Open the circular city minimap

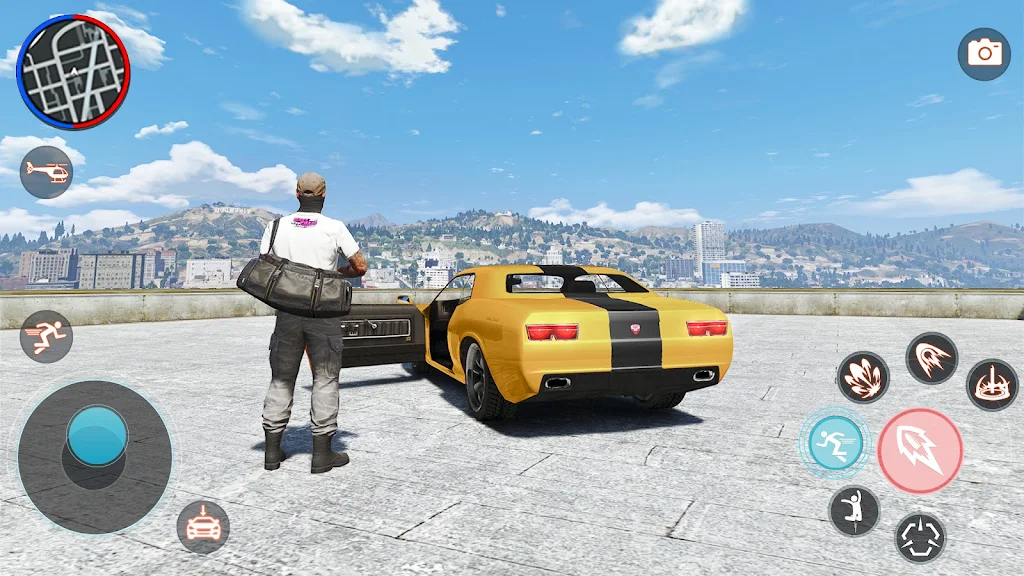[73, 72]
